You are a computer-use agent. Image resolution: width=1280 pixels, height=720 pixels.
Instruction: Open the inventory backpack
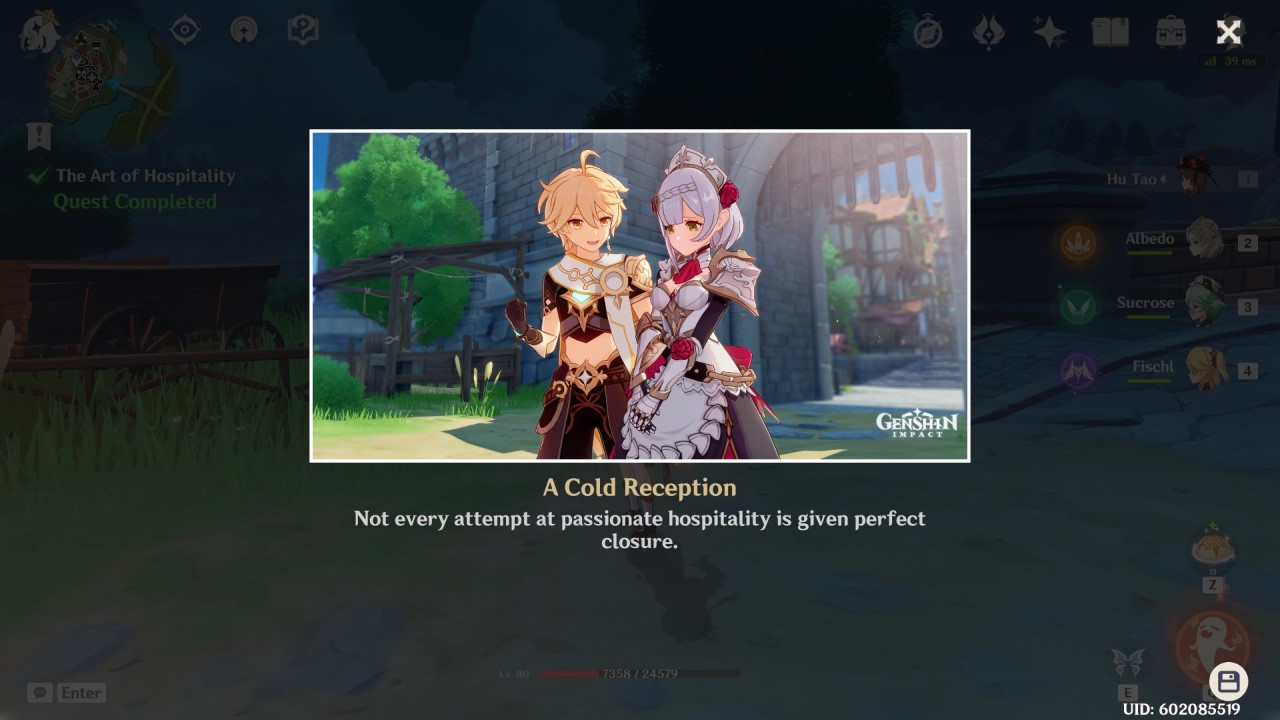click(1170, 30)
